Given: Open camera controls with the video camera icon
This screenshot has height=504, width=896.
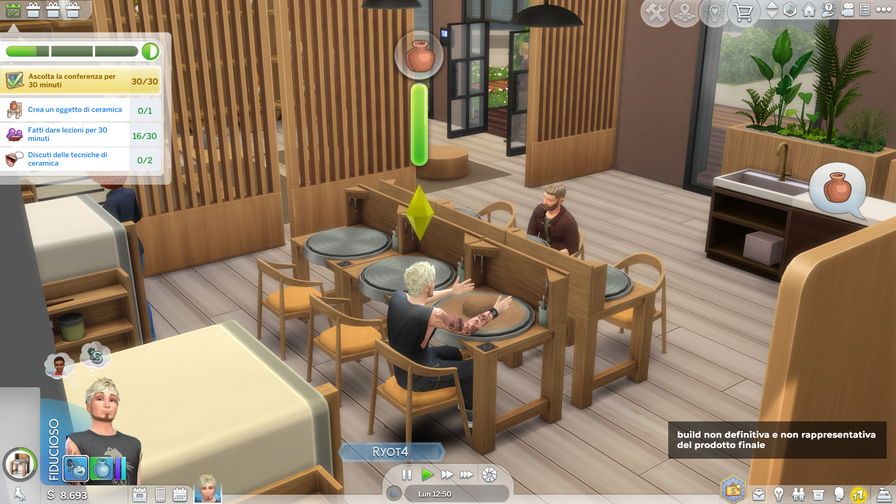Looking at the screenshot, I should coord(850,11).
